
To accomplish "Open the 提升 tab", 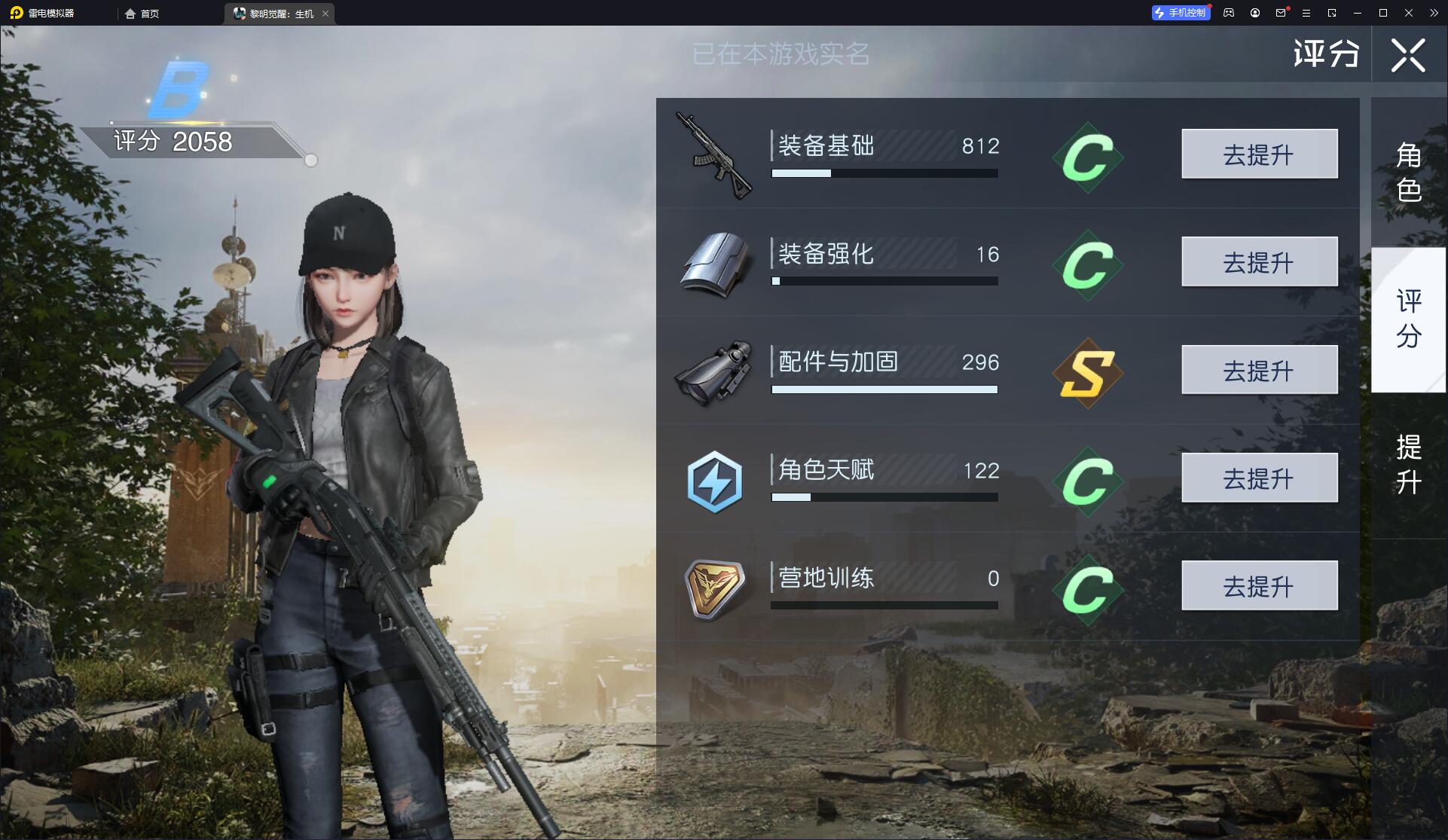I will click(x=1408, y=464).
